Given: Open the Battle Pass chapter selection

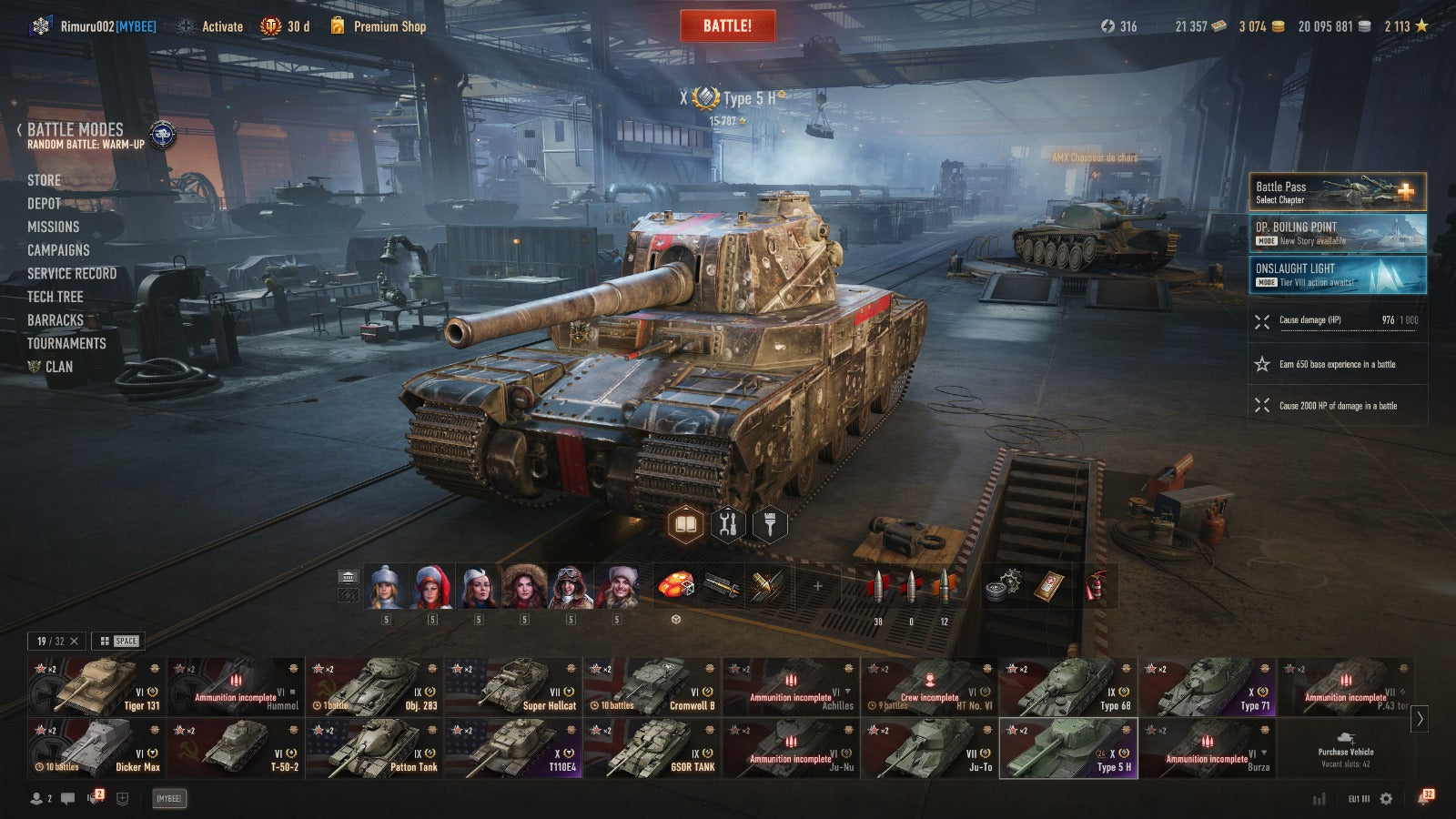Looking at the screenshot, I should (1337, 192).
